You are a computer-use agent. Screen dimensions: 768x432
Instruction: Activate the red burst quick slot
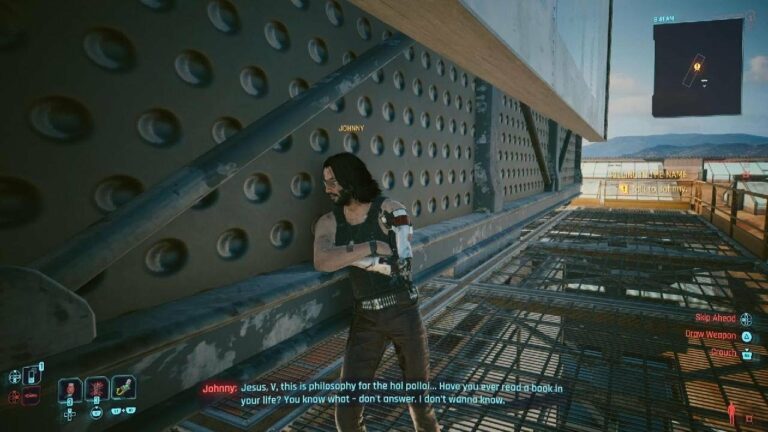pos(96,388)
